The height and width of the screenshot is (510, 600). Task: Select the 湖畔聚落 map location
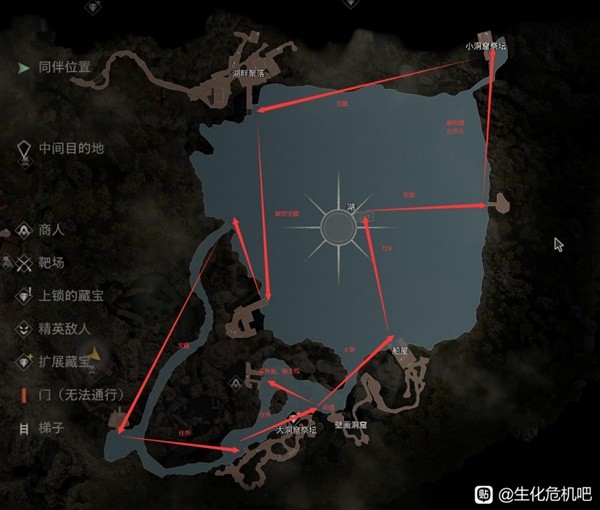point(248,73)
